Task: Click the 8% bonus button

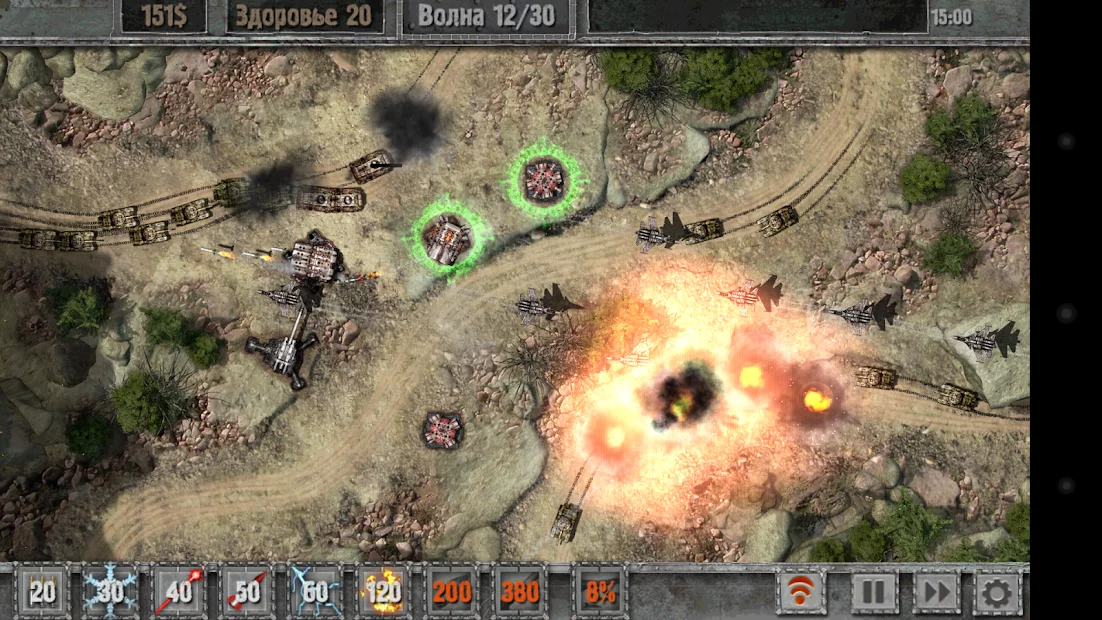Action: (600, 592)
